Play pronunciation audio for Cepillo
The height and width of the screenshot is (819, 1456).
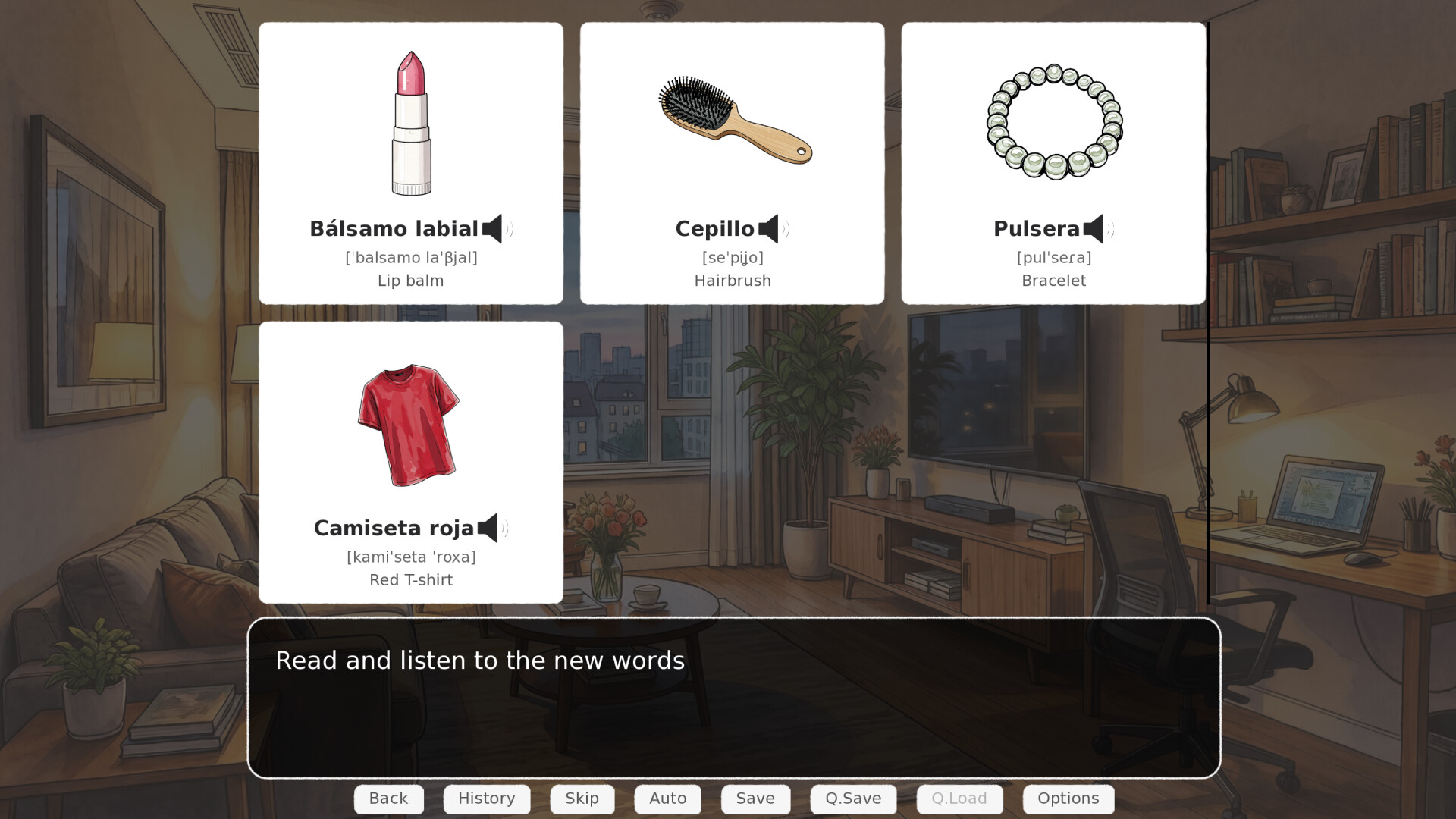[773, 228]
